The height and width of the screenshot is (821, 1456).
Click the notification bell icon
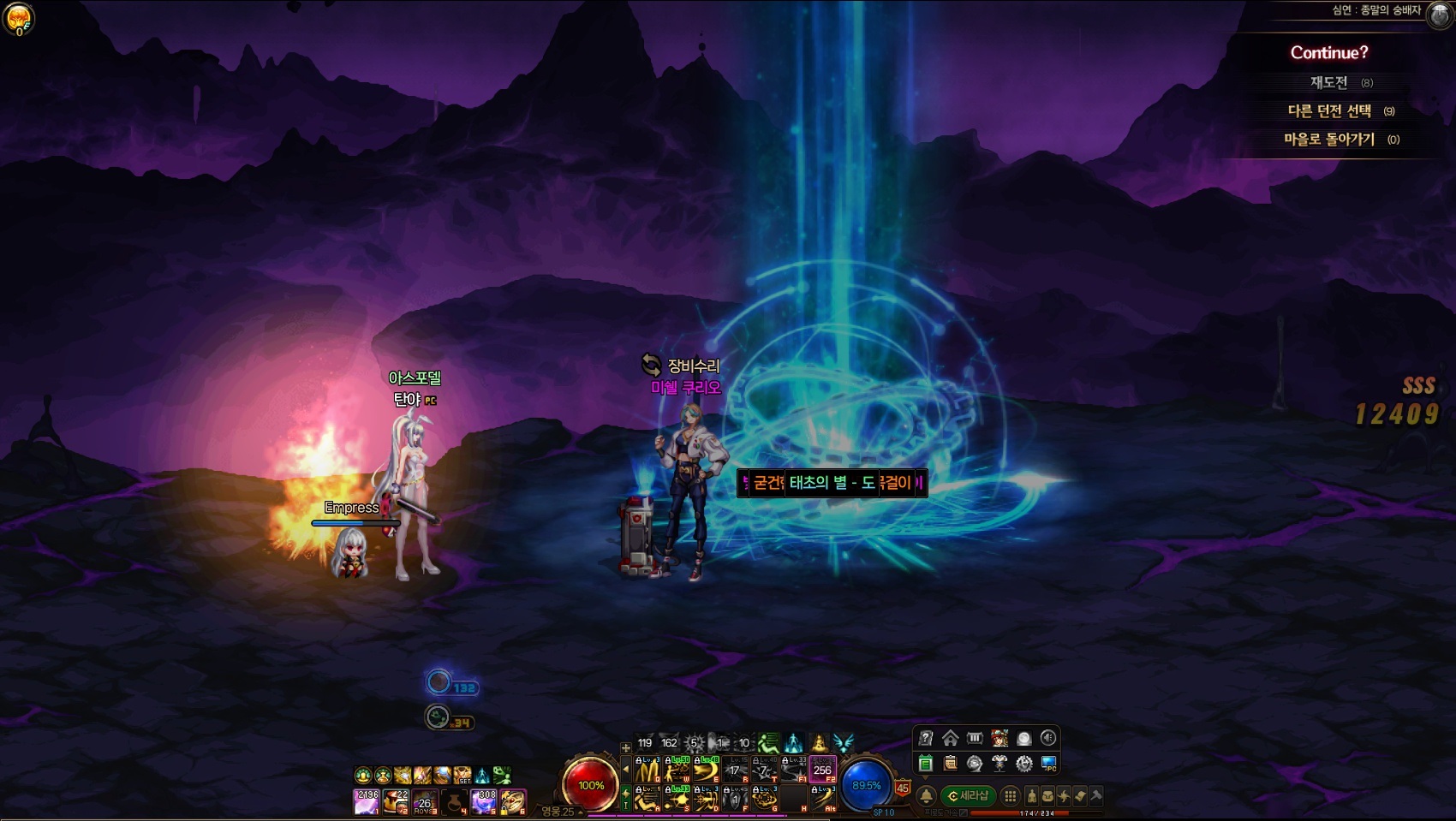pyautogui.click(x=926, y=796)
